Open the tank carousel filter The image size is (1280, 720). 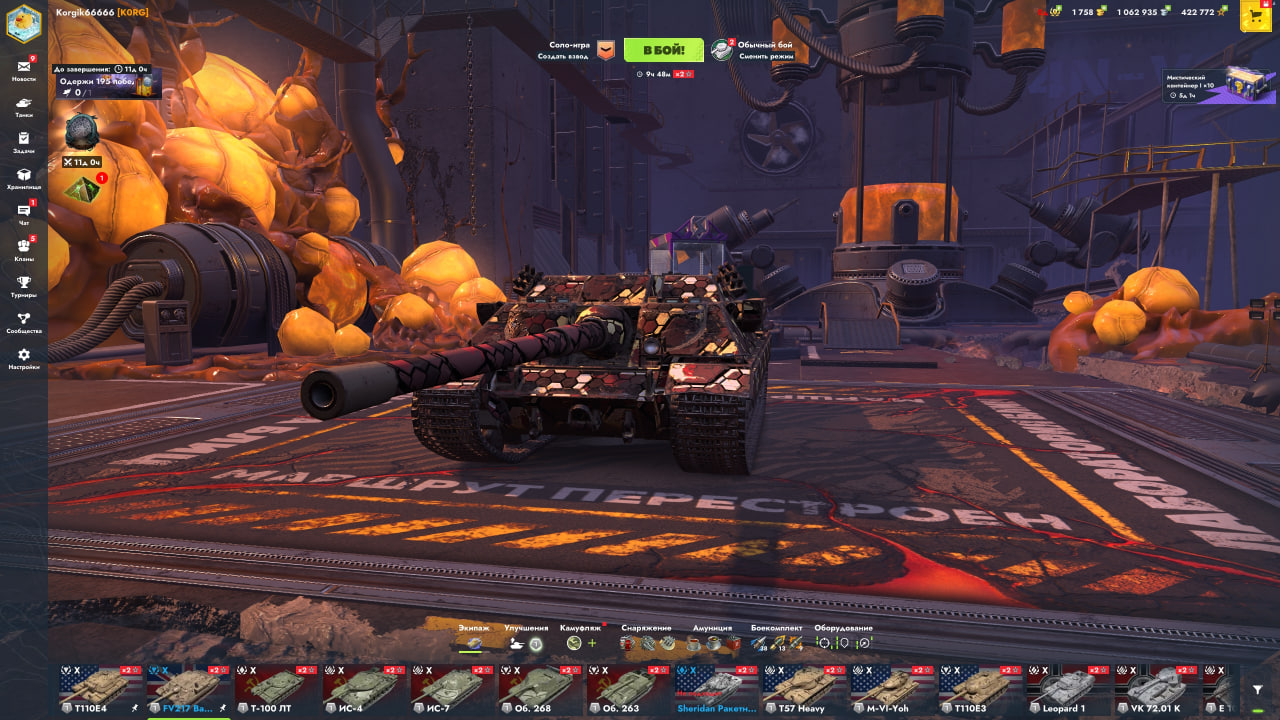click(x=1257, y=690)
